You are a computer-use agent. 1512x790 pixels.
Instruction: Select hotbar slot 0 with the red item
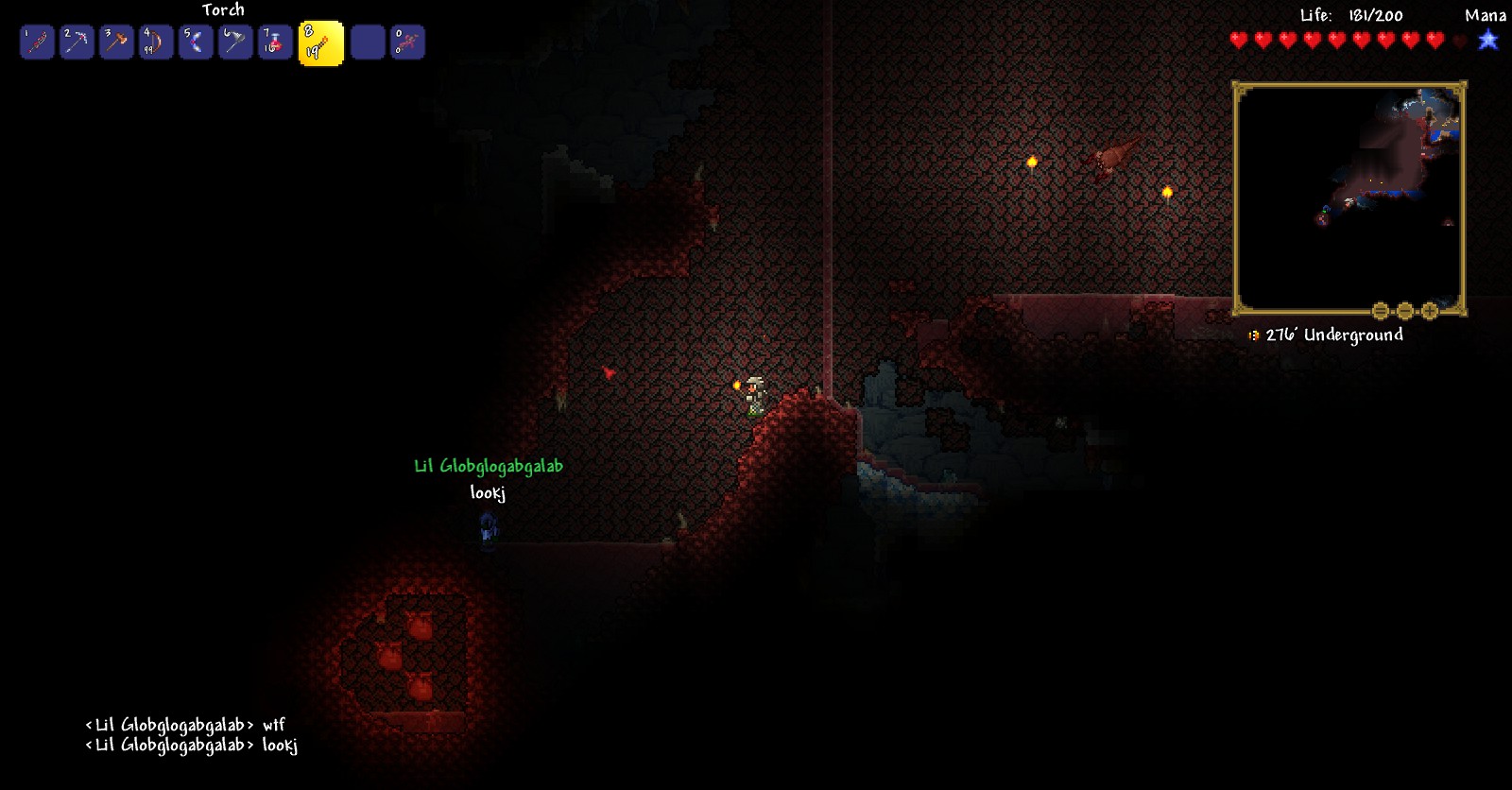coord(408,42)
